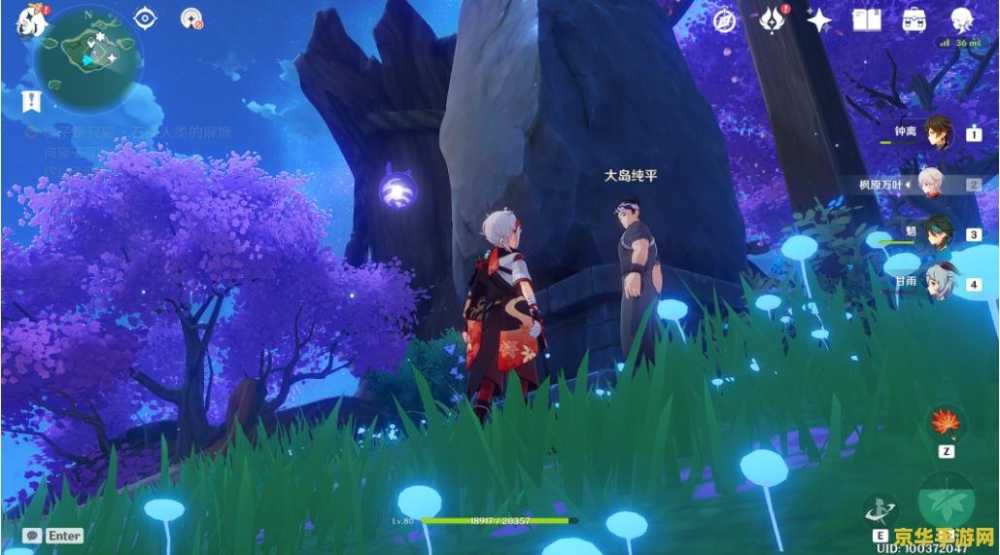Open the adventurer handbook book icon
The width and height of the screenshot is (1000, 555).
(866, 19)
